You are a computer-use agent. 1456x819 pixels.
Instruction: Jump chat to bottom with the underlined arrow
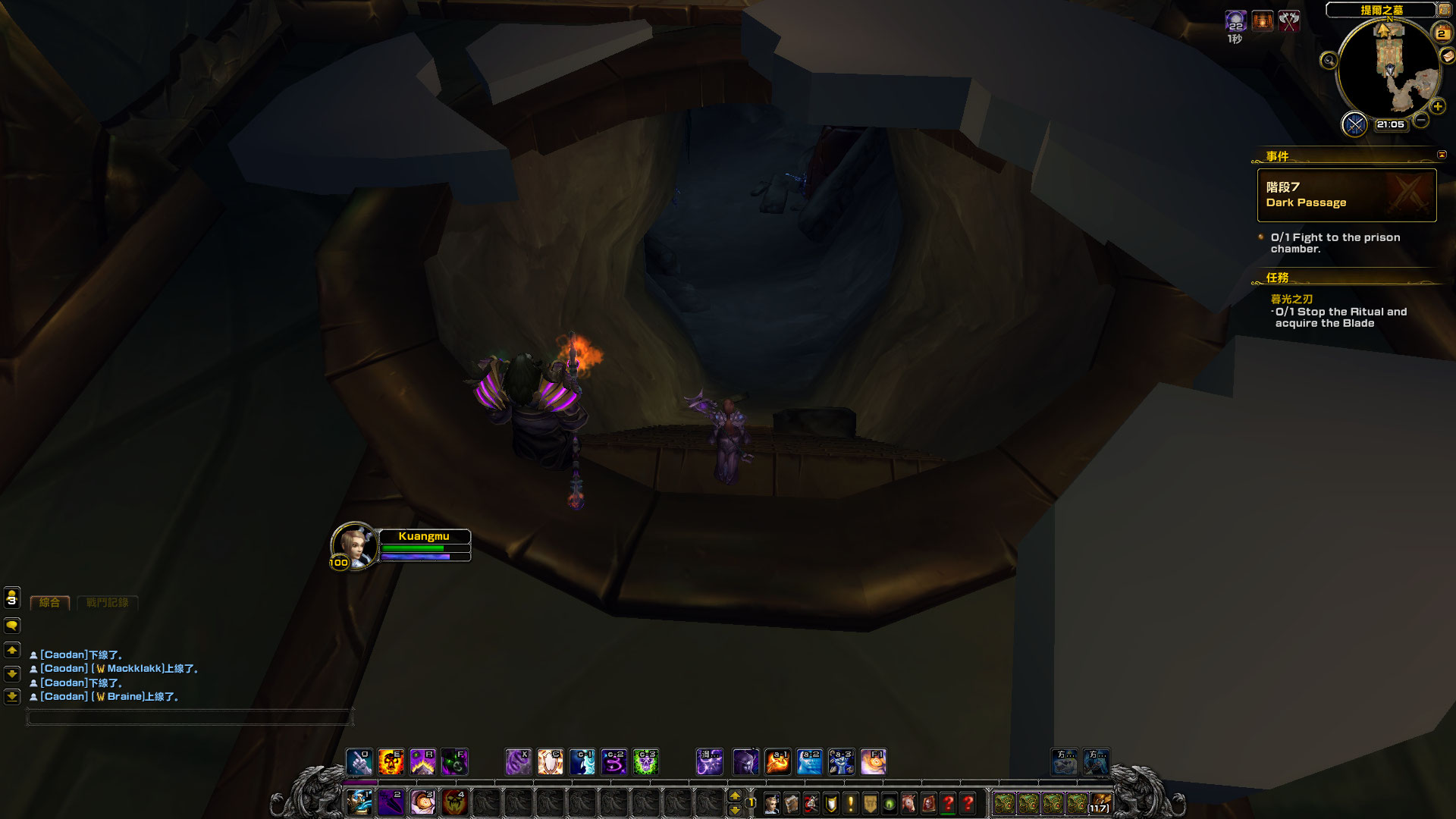[12, 696]
